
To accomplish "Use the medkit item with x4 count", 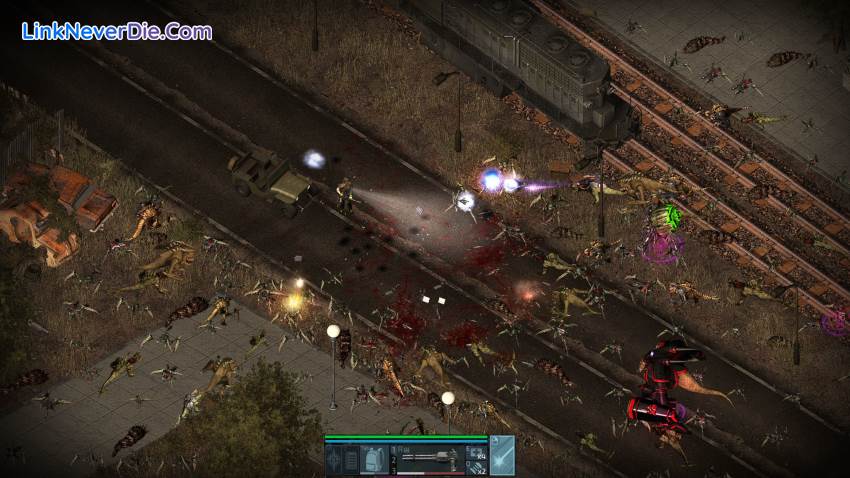I will (477, 453).
